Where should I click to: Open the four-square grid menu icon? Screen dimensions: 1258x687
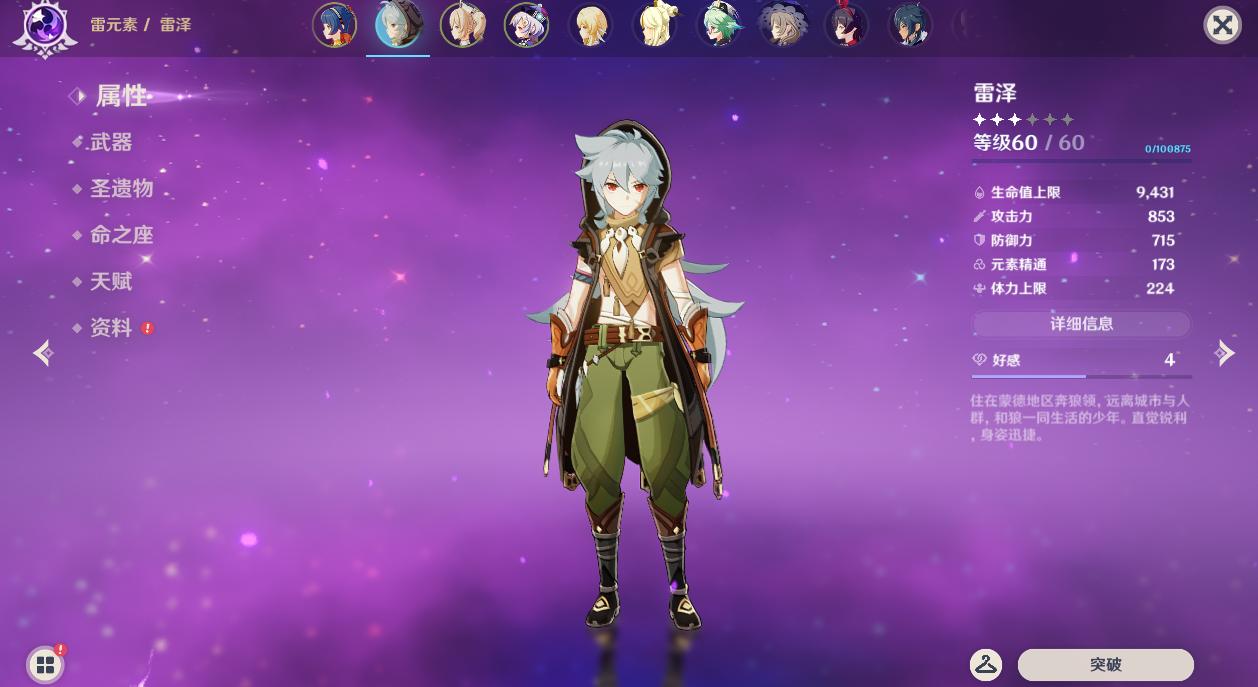(x=45, y=664)
